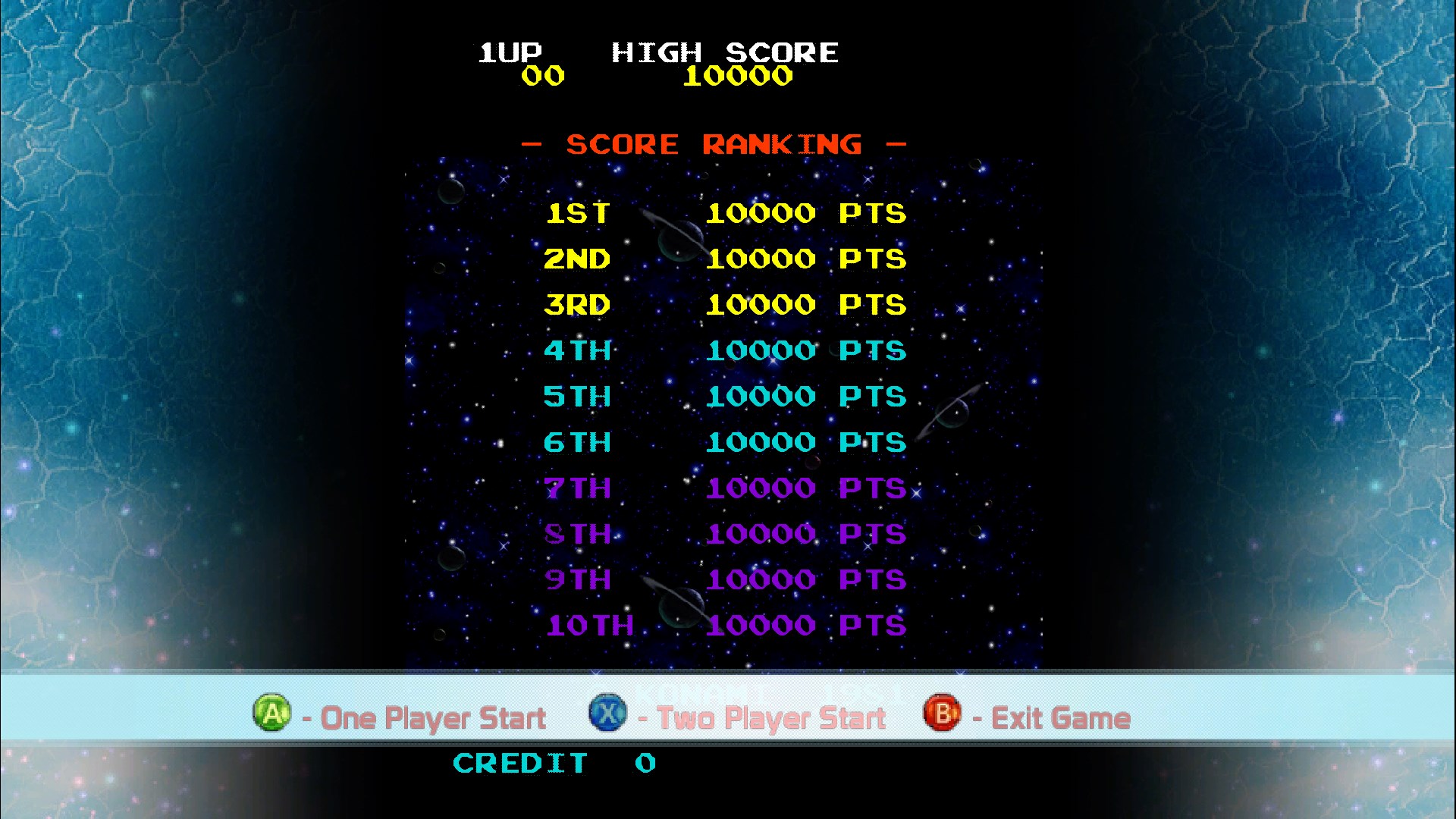This screenshot has height=819, width=1456.
Task: Click the 7TH place score row
Action: [724, 488]
